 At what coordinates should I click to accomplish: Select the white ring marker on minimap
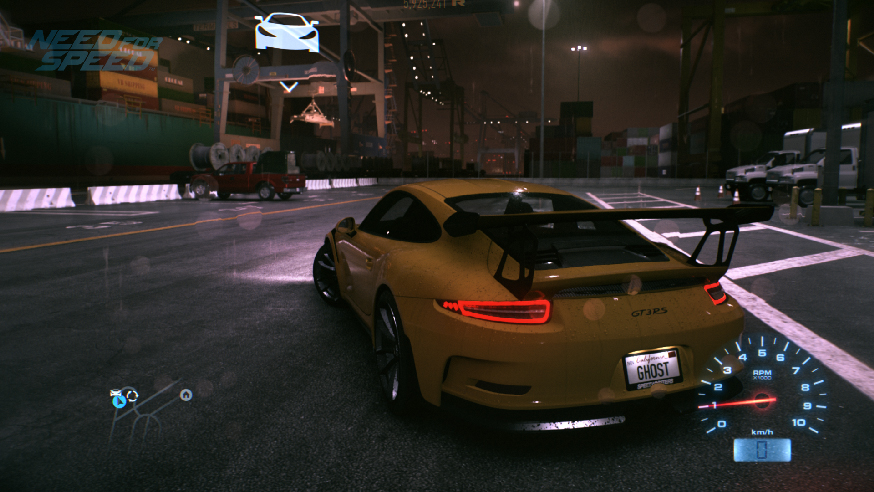point(132,395)
